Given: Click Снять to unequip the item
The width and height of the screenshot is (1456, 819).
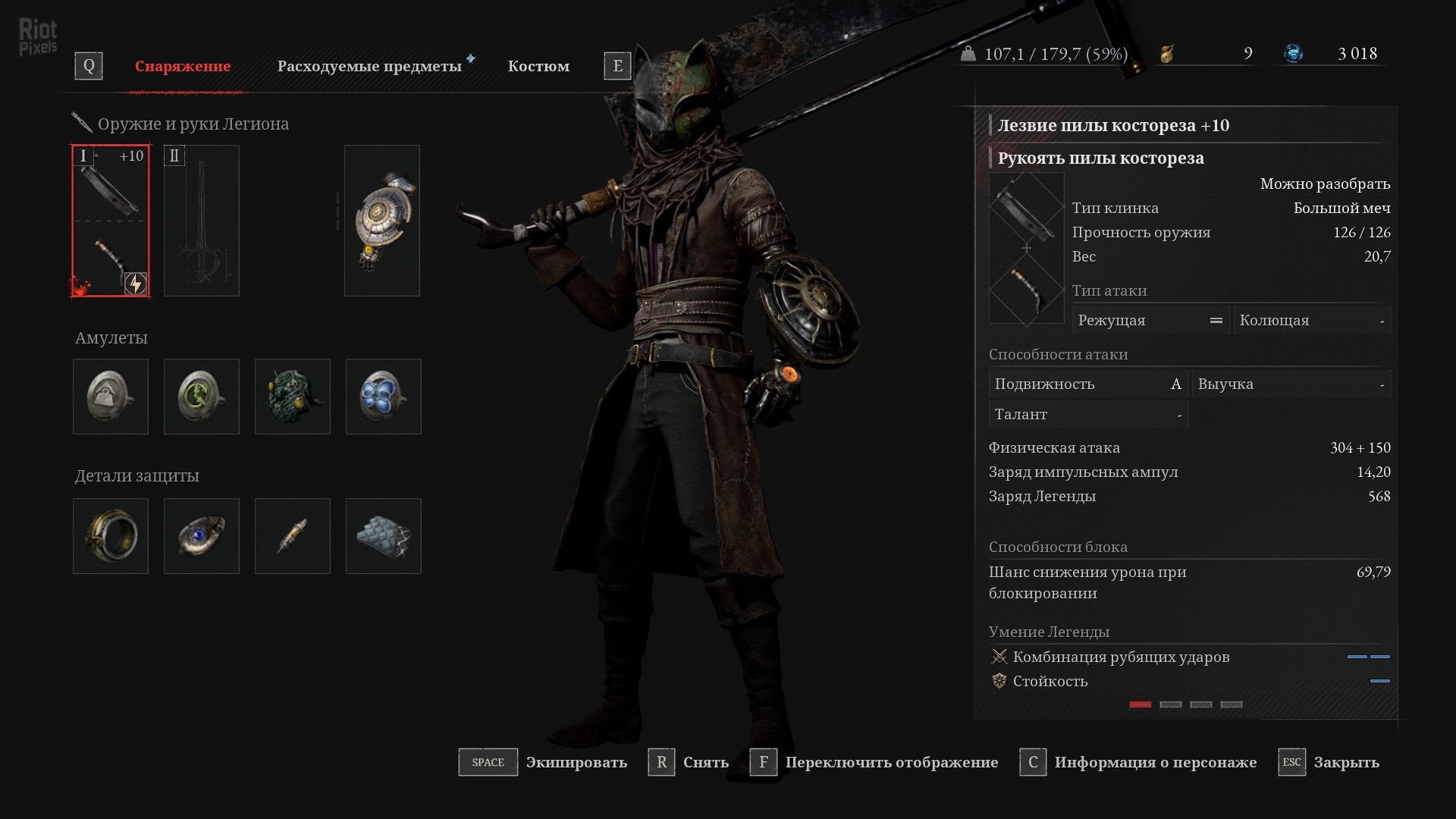Looking at the screenshot, I should 705,763.
